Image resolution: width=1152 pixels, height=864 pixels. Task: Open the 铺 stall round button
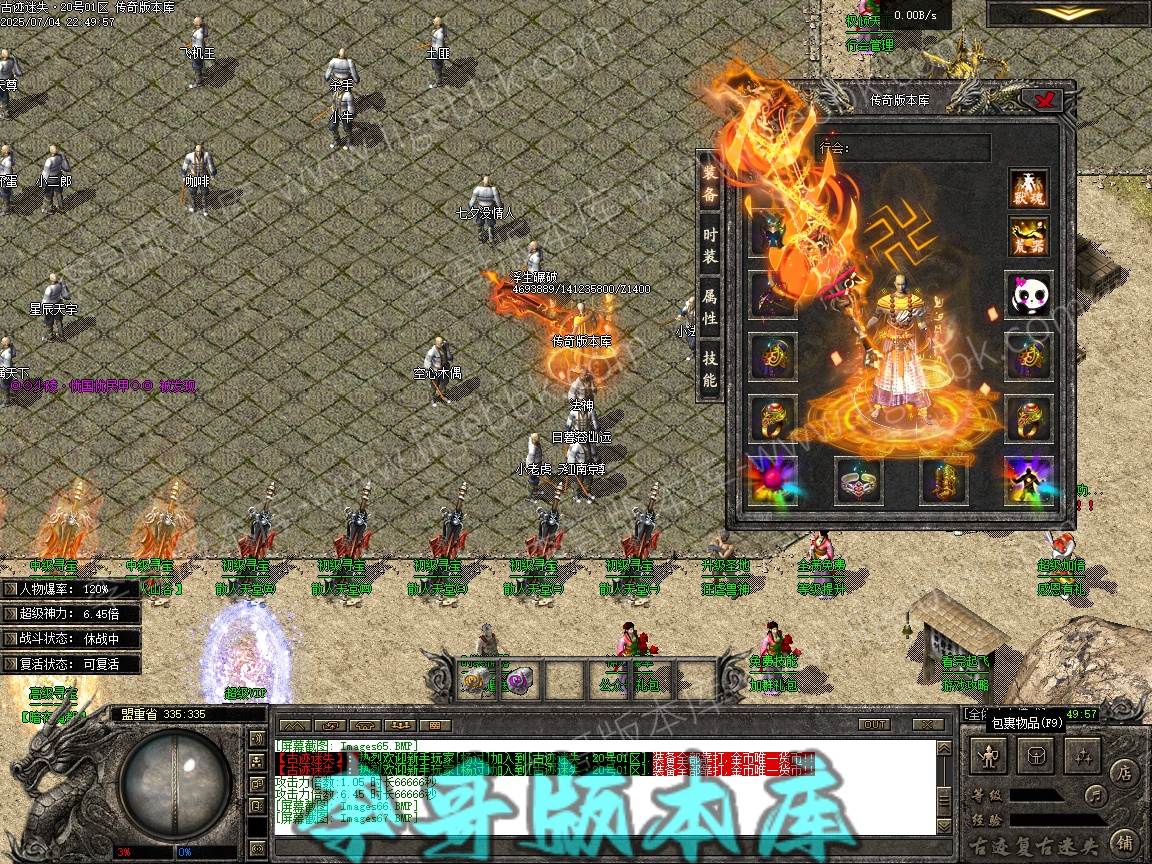[1124, 841]
